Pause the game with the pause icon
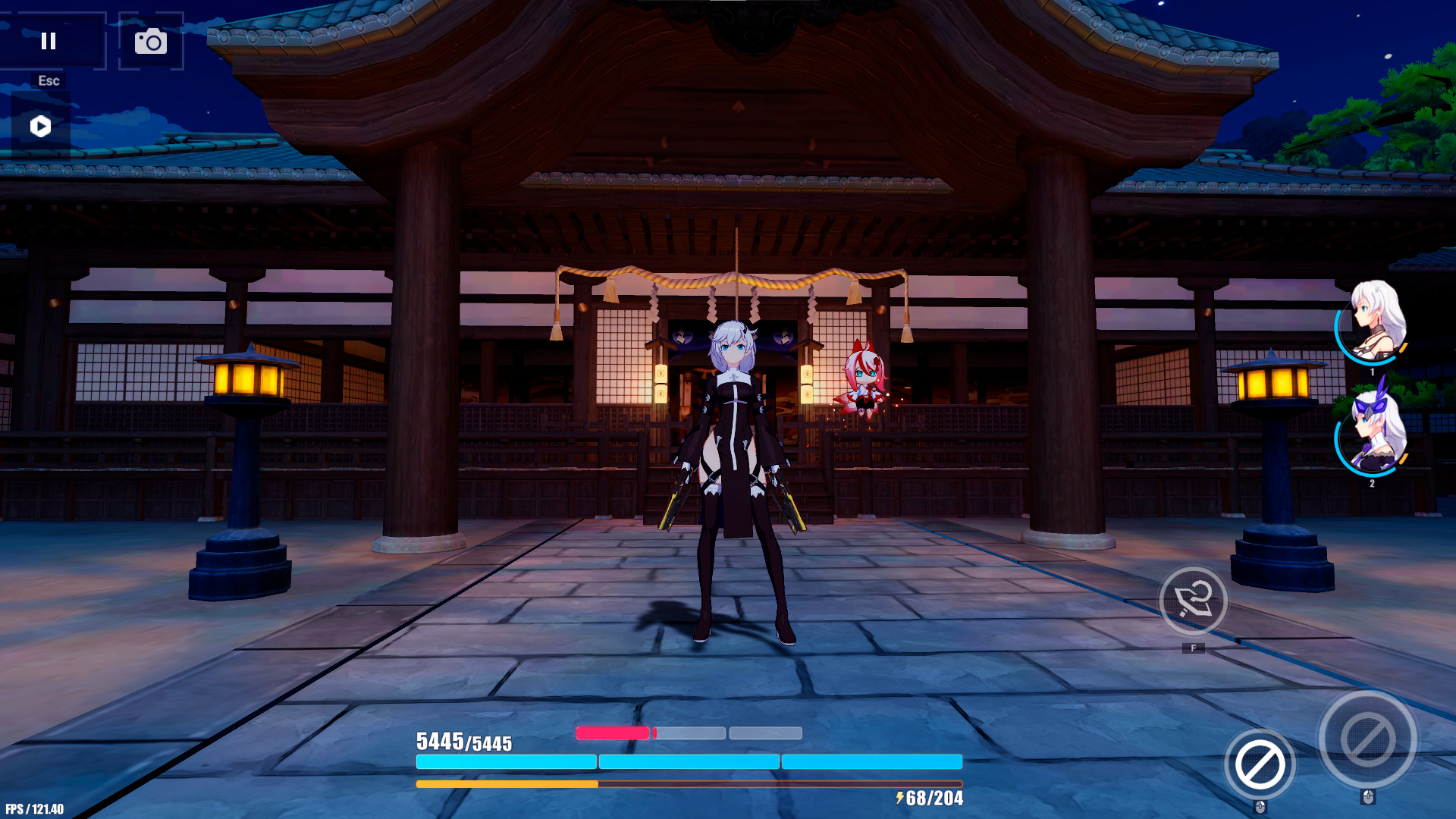This screenshot has width=1456, height=819. pyautogui.click(x=49, y=42)
